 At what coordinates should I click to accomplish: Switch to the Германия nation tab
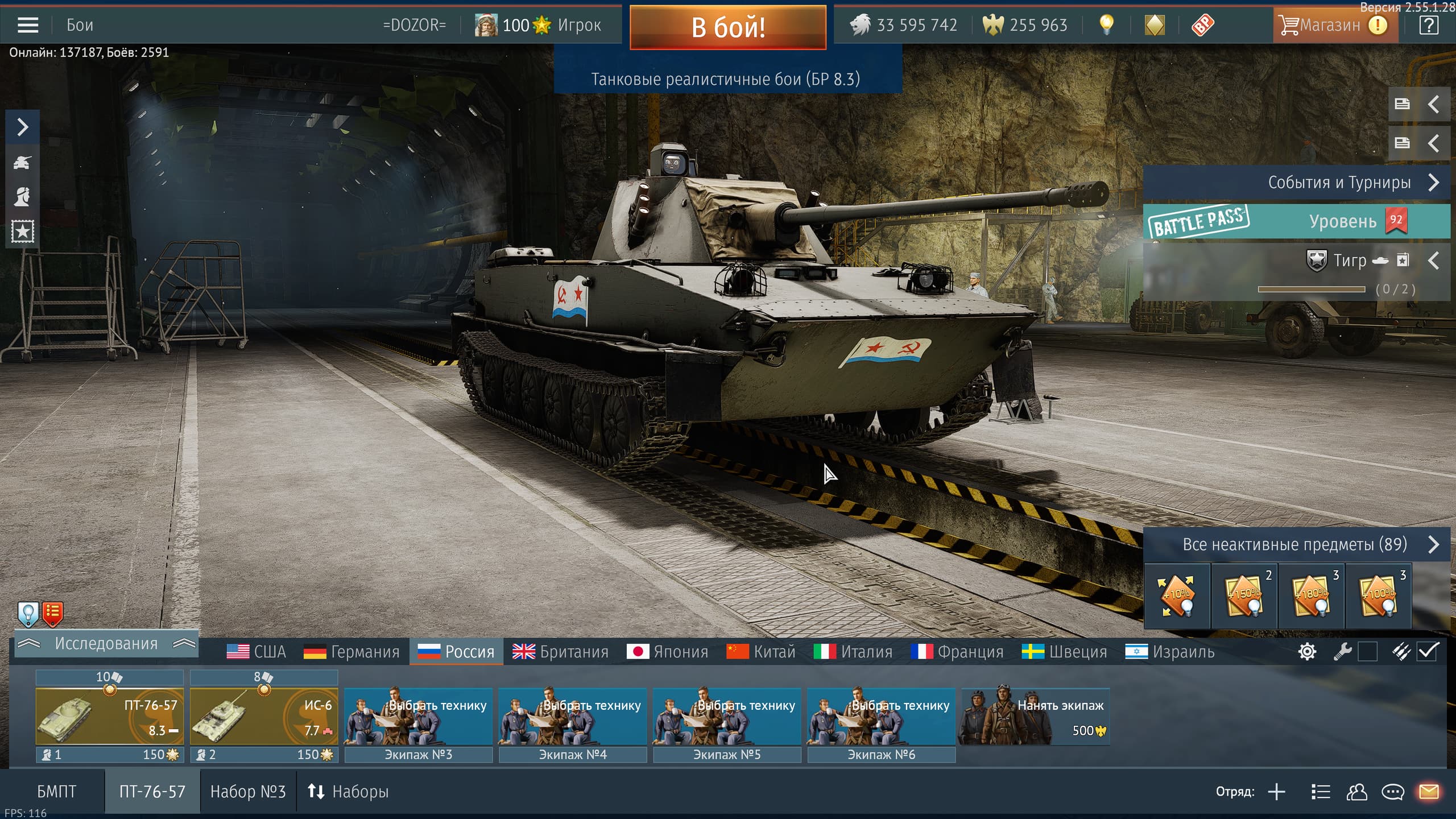(x=351, y=652)
